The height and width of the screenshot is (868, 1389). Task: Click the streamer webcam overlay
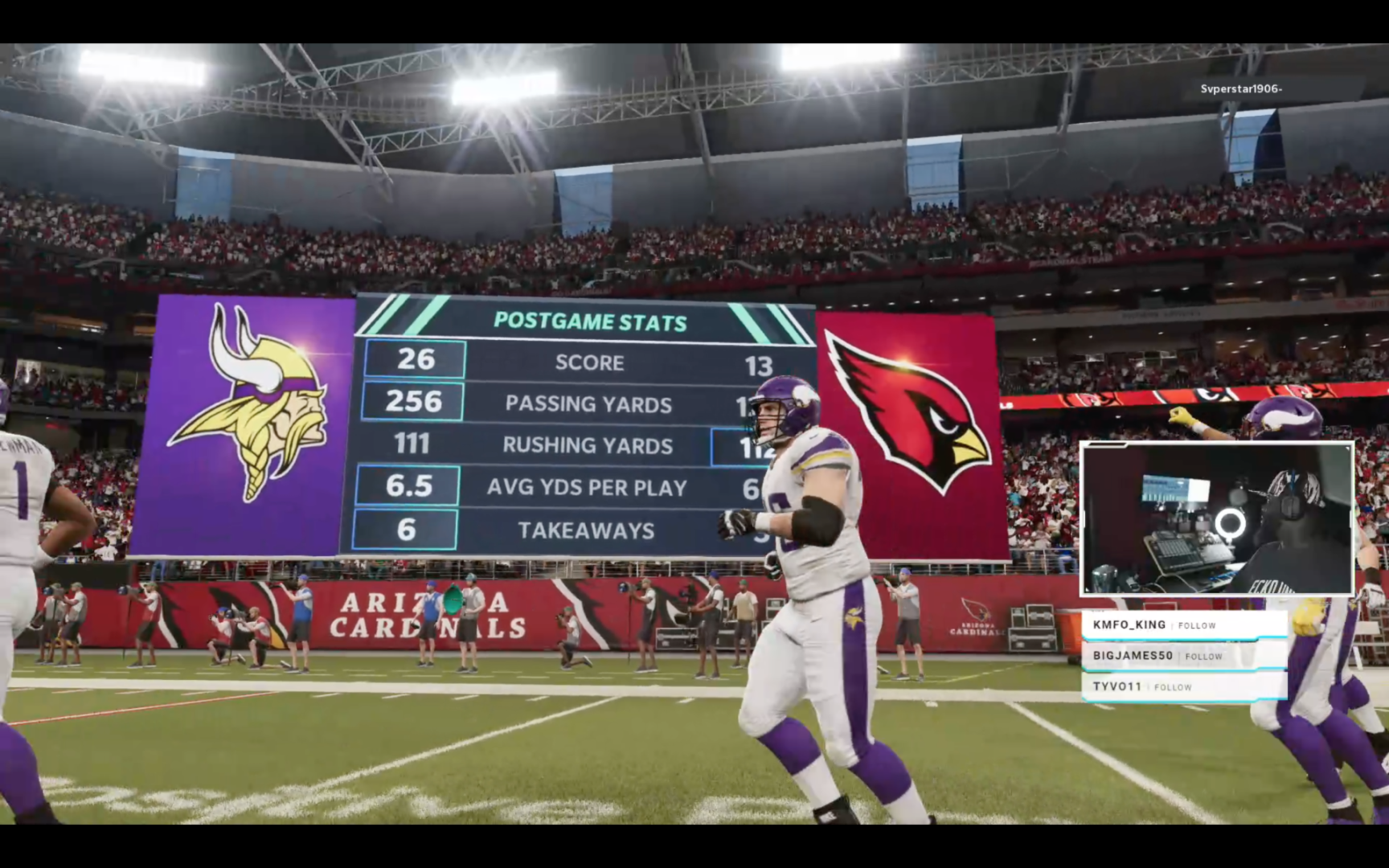point(1216,518)
